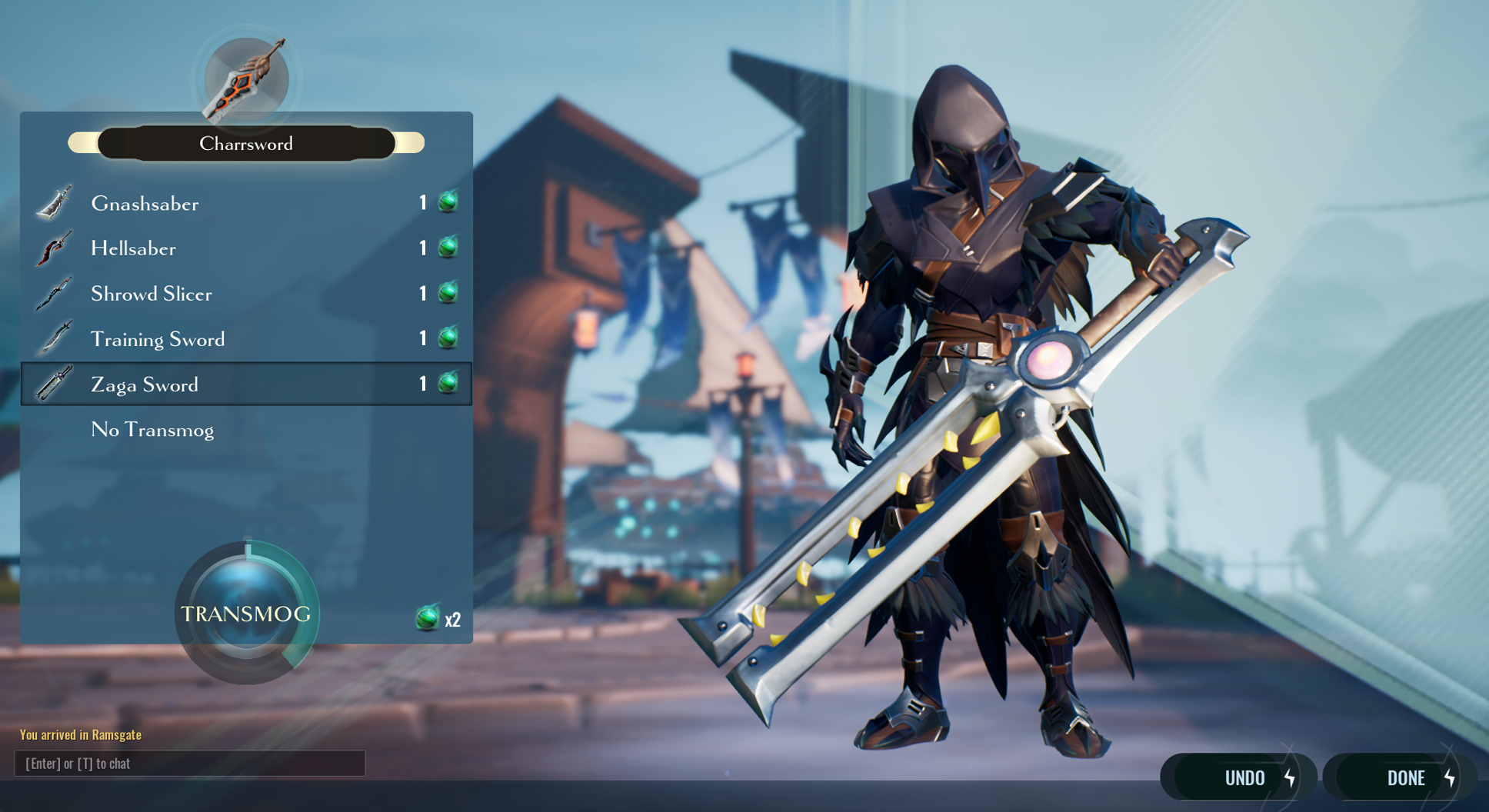Select the Training Sword appearance

tap(246, 339)
